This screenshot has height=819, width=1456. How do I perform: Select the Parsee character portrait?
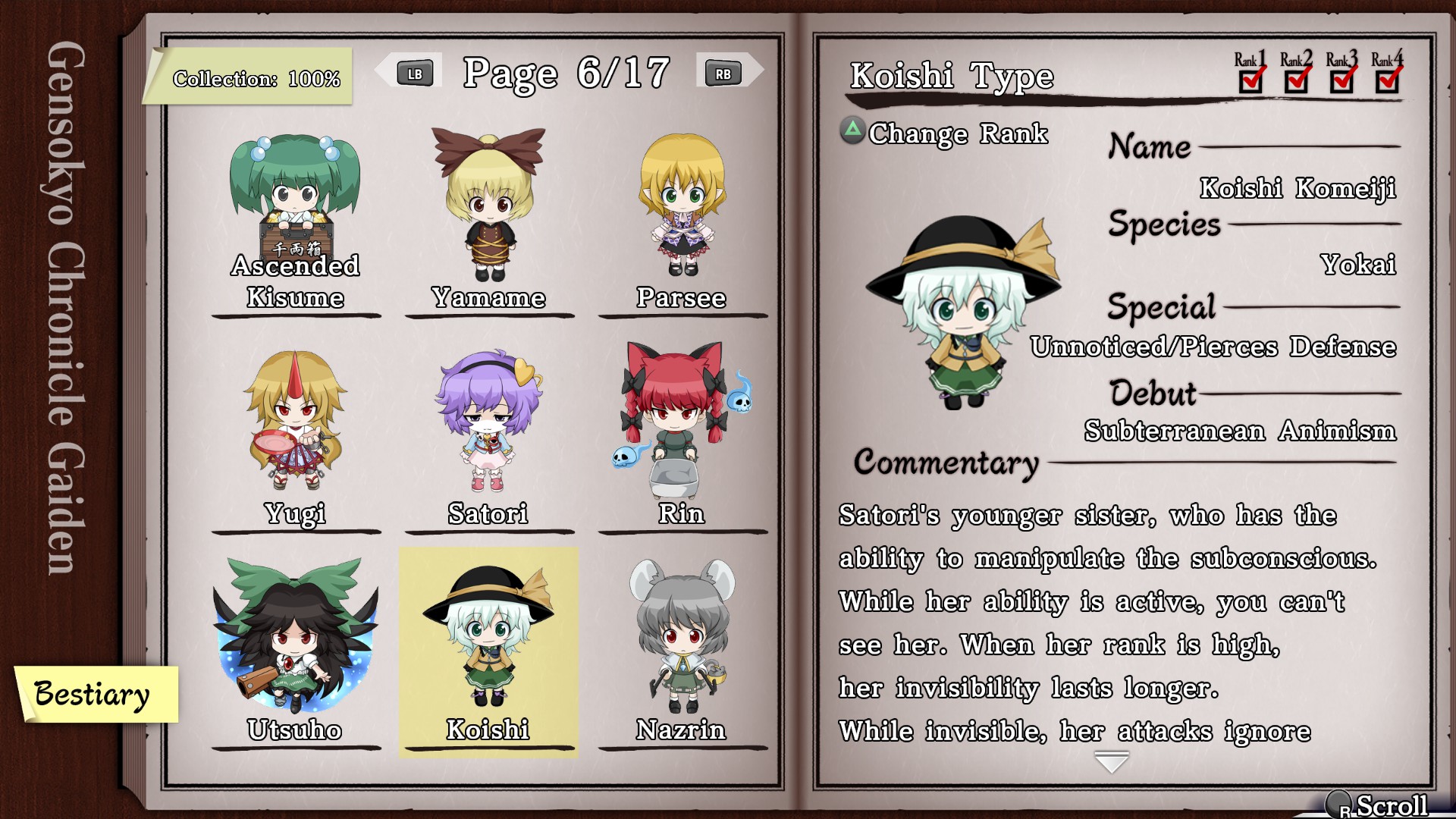[x=682, y=205]
